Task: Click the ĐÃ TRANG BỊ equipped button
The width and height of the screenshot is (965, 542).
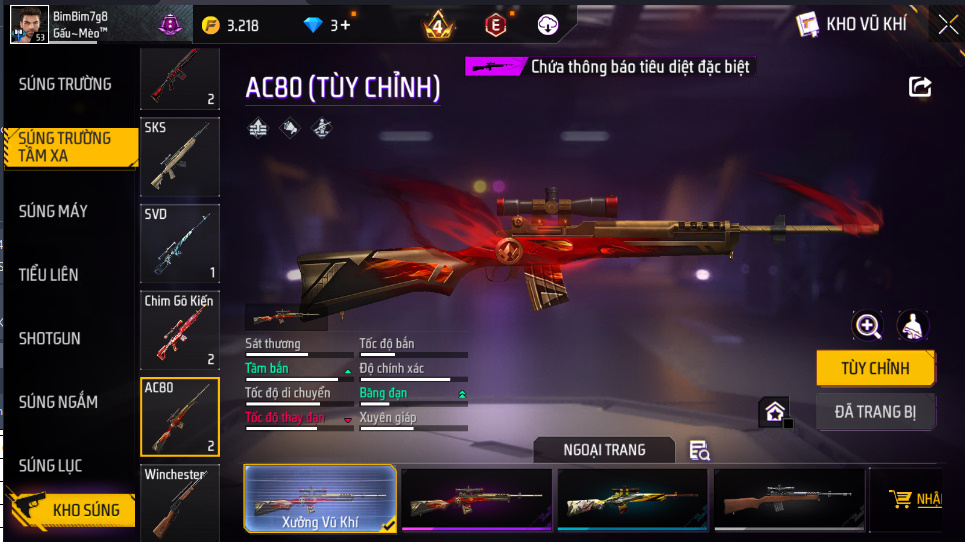Action: coord(875,410)
